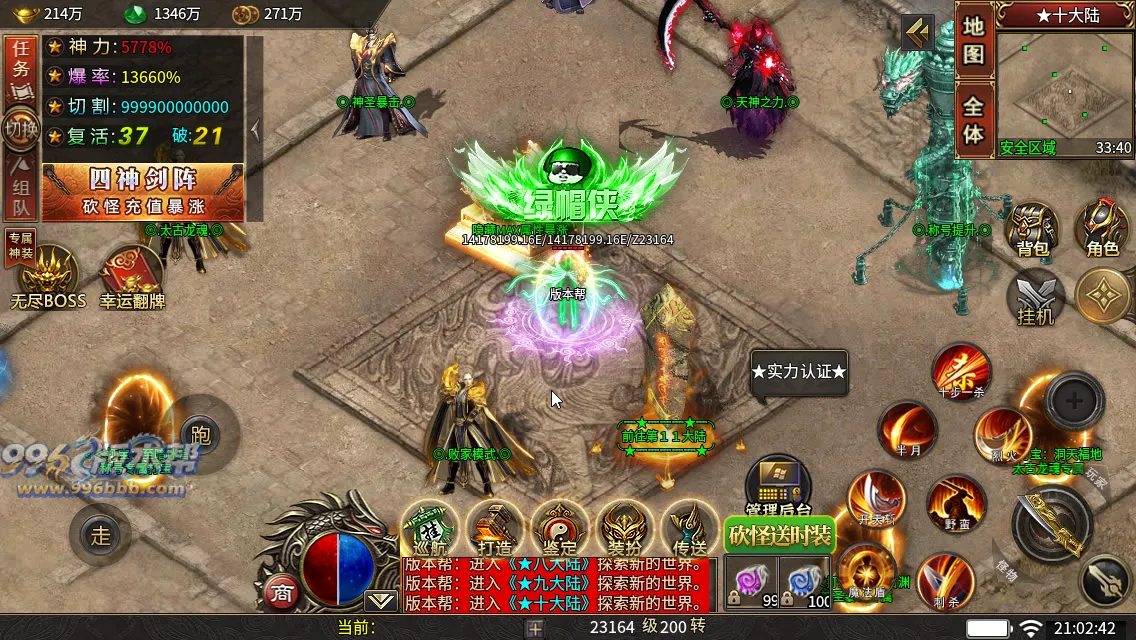Open the 传送 teleport menu
The height and width of the screenshot is (640, 1136).
click(x=690, y=527)
